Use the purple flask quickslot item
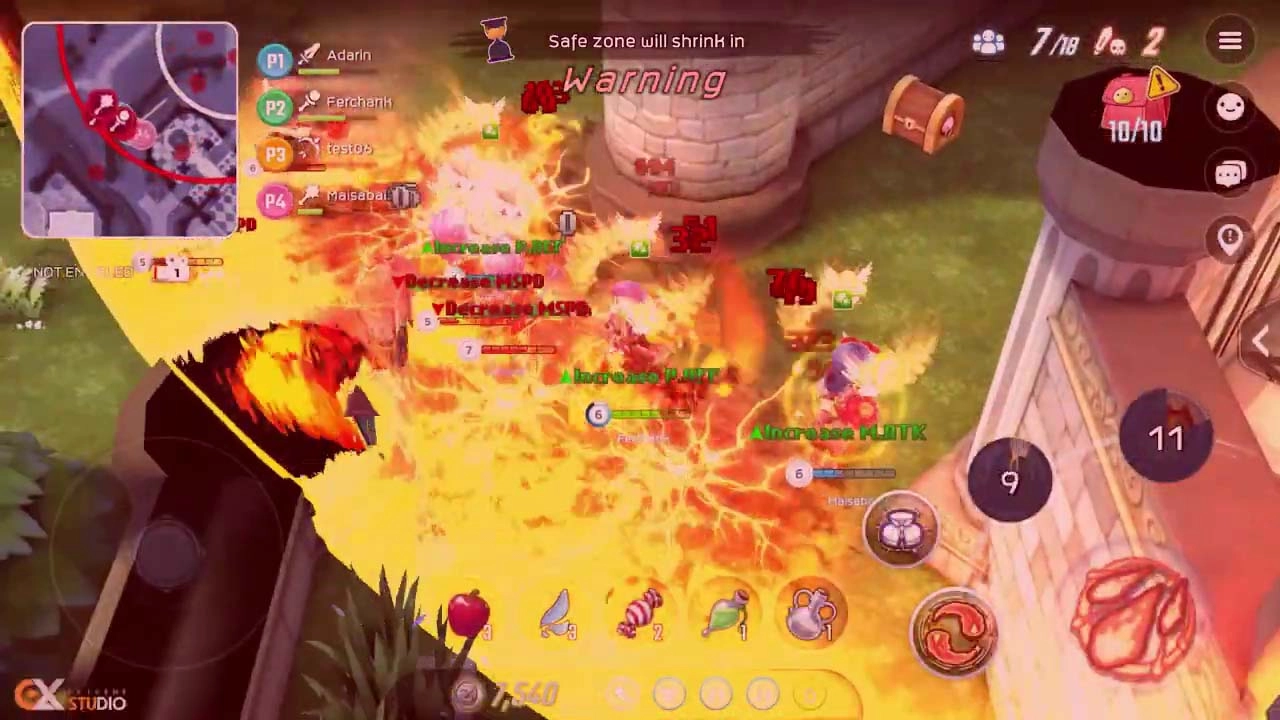 tap(811, 611)
